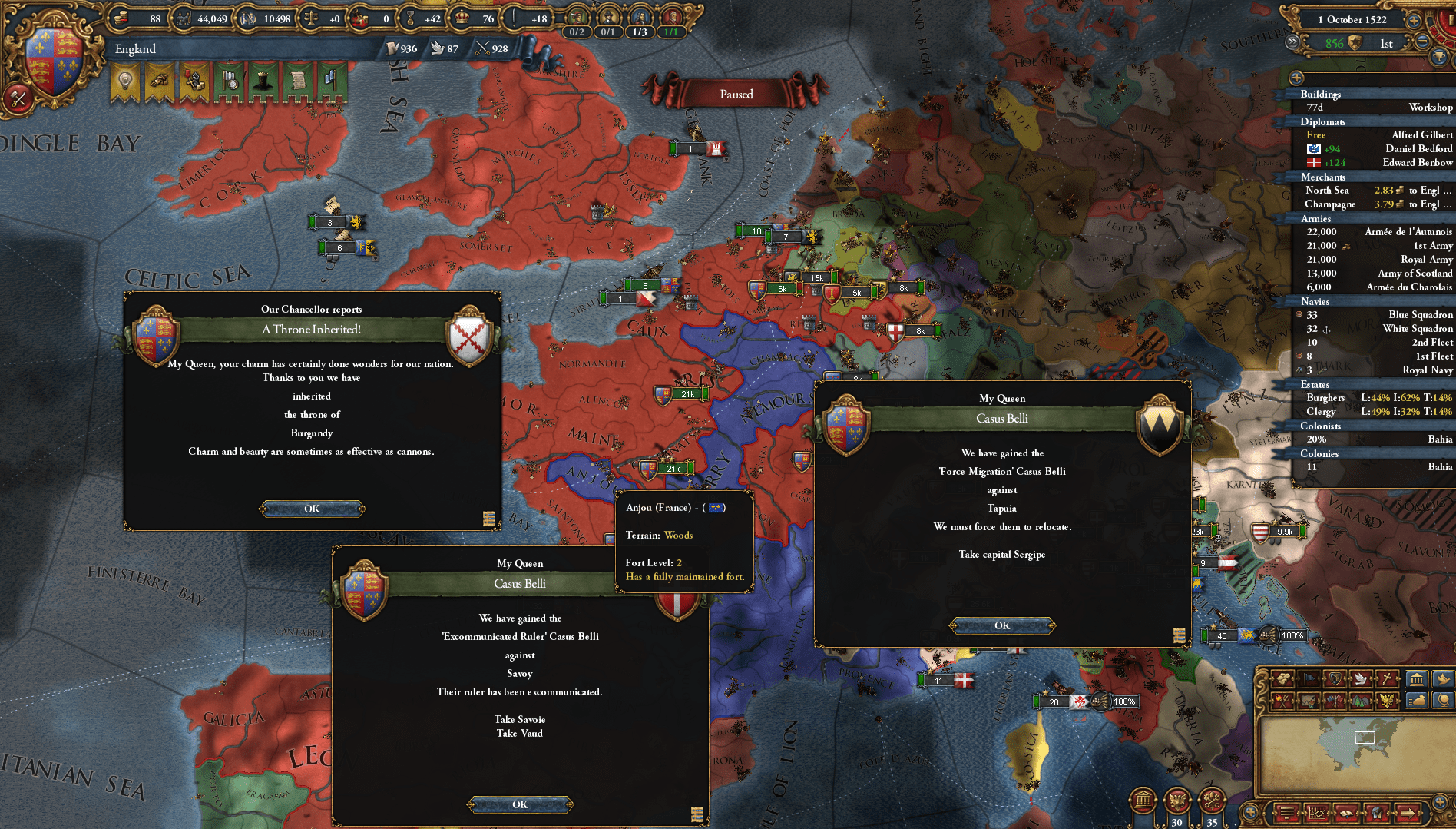Viewport: 1456px width, 829px height.
Task: Expand the outliner with its plus button
Action: (x=1298, y=78)
